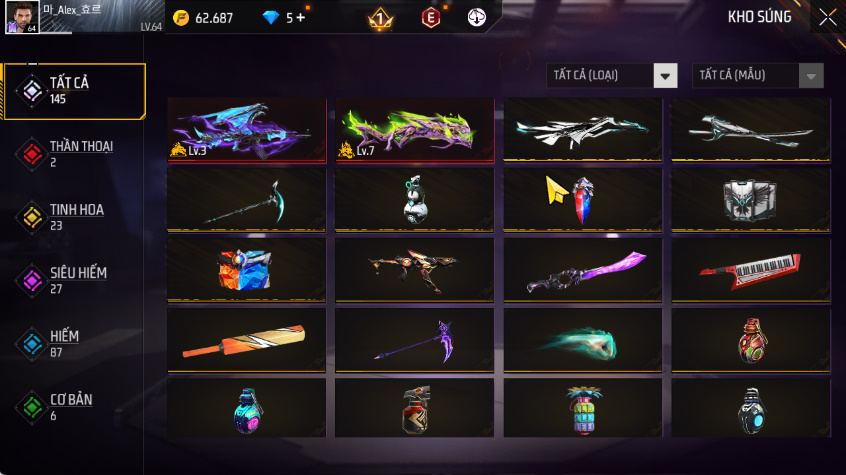
Task: Show the Siêu Hiếm rarity skins
Action: pyautogui.click(x=74, y=280)
